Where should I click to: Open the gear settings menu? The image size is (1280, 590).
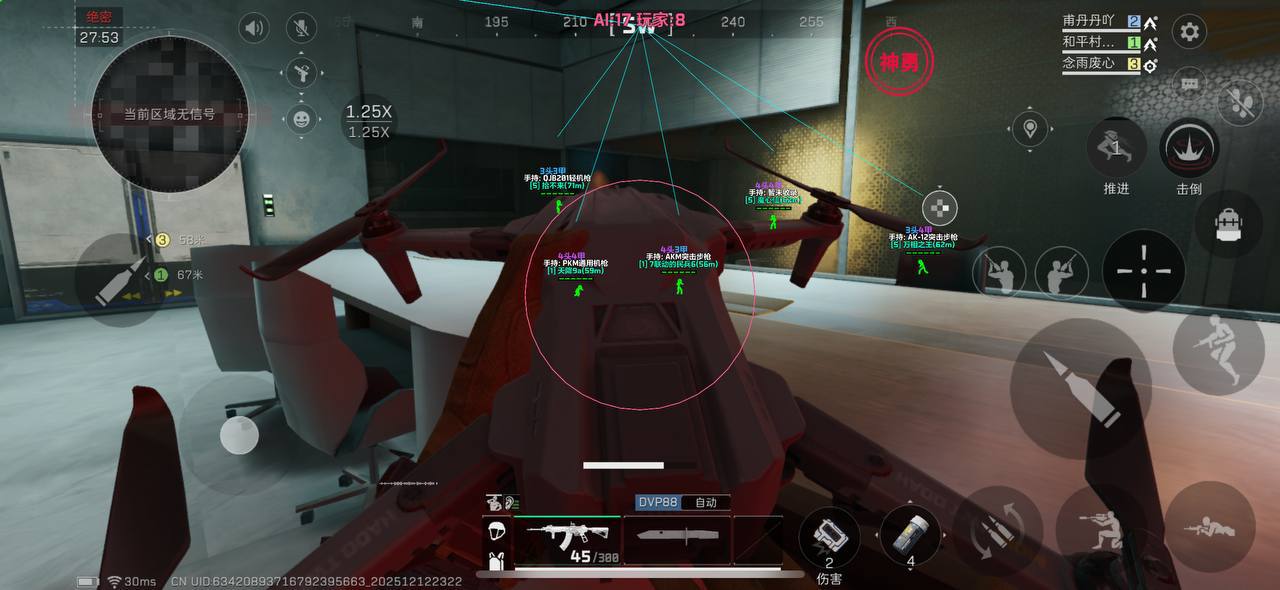1189,32
